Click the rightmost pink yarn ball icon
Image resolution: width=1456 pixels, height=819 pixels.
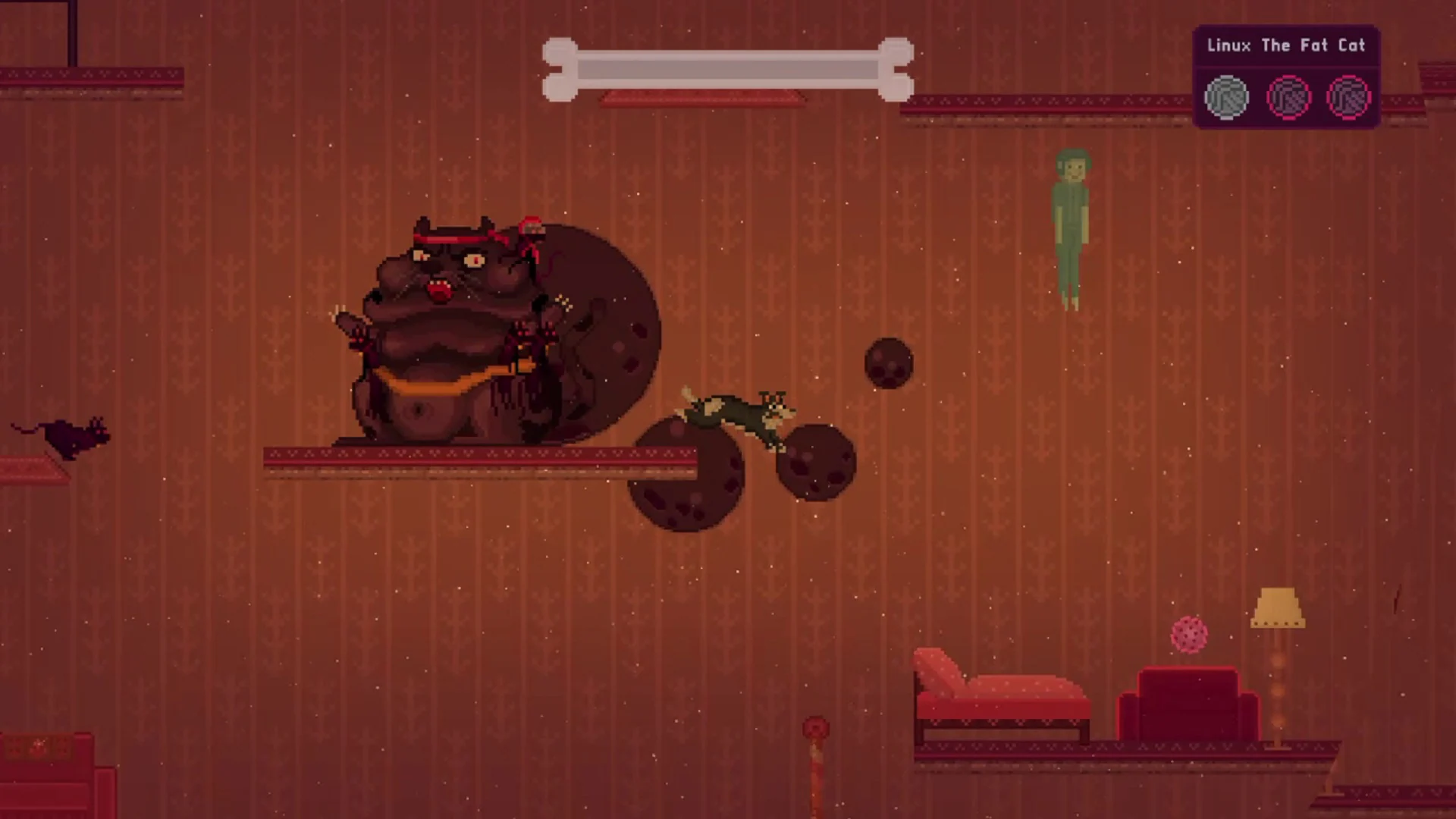click(1349, 96)
